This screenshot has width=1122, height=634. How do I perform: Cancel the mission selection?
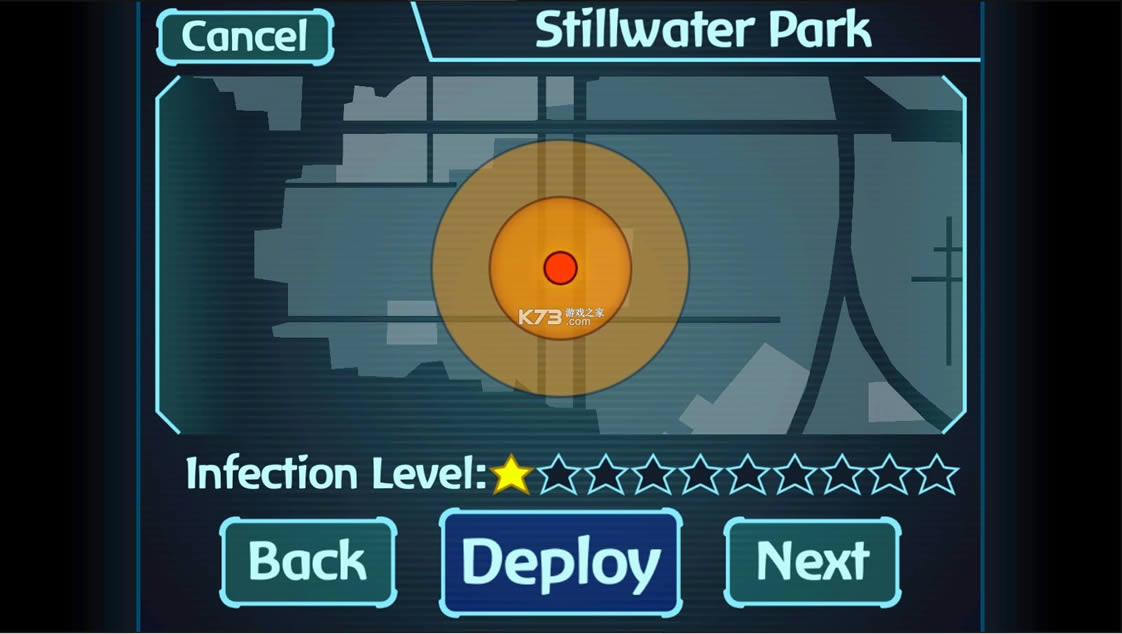(x=245, y=37)
